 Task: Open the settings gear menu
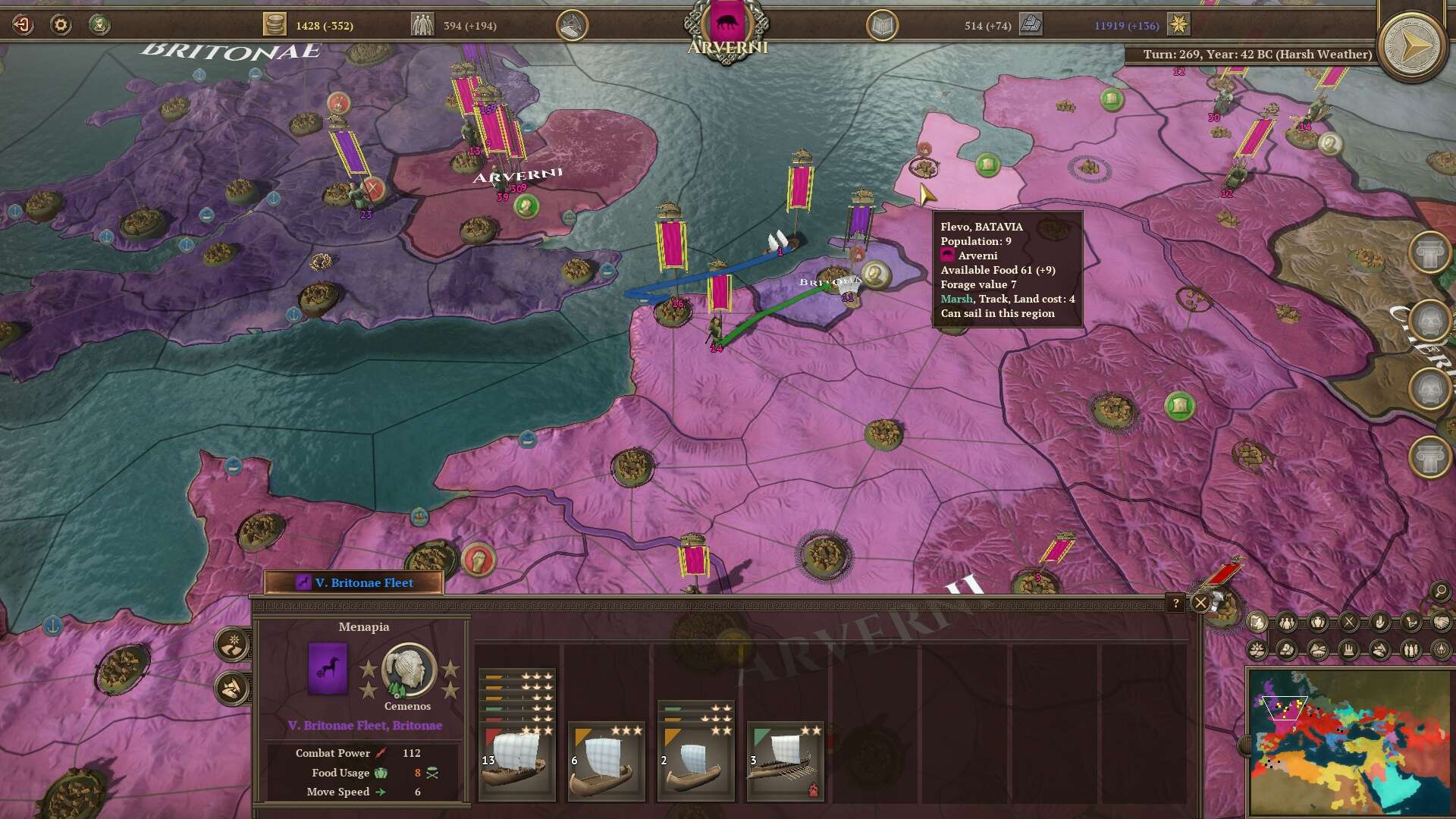pyautogui.click(x=61, y=25)
